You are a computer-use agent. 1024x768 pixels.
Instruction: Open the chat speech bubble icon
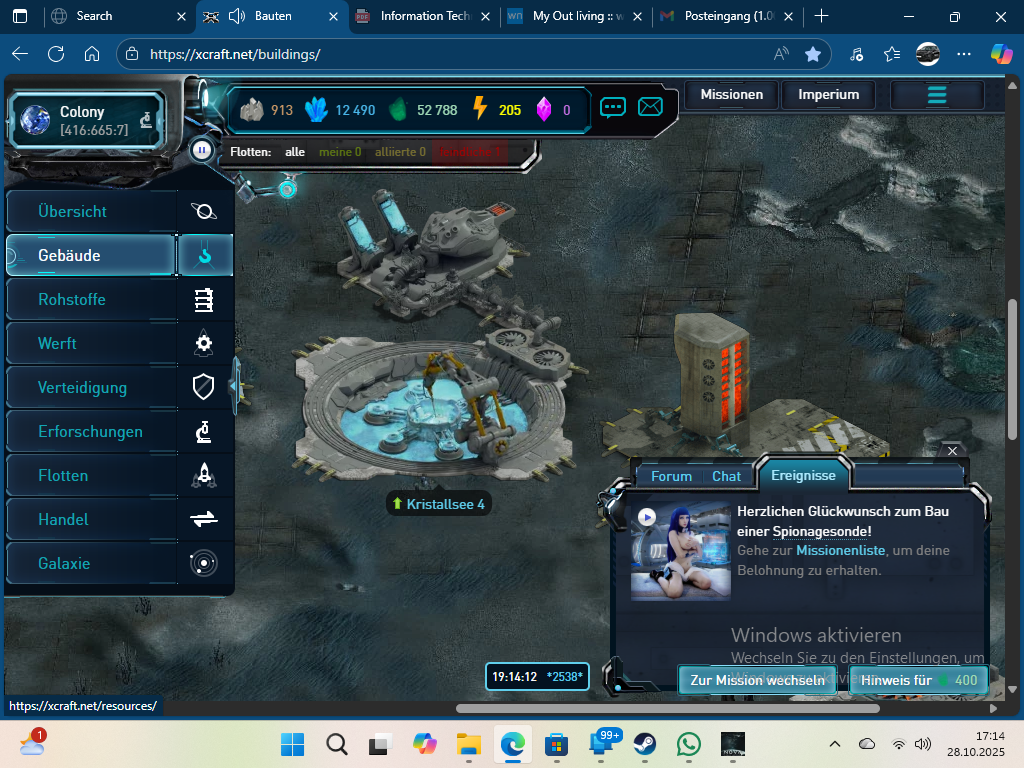[x=613, y=107]
